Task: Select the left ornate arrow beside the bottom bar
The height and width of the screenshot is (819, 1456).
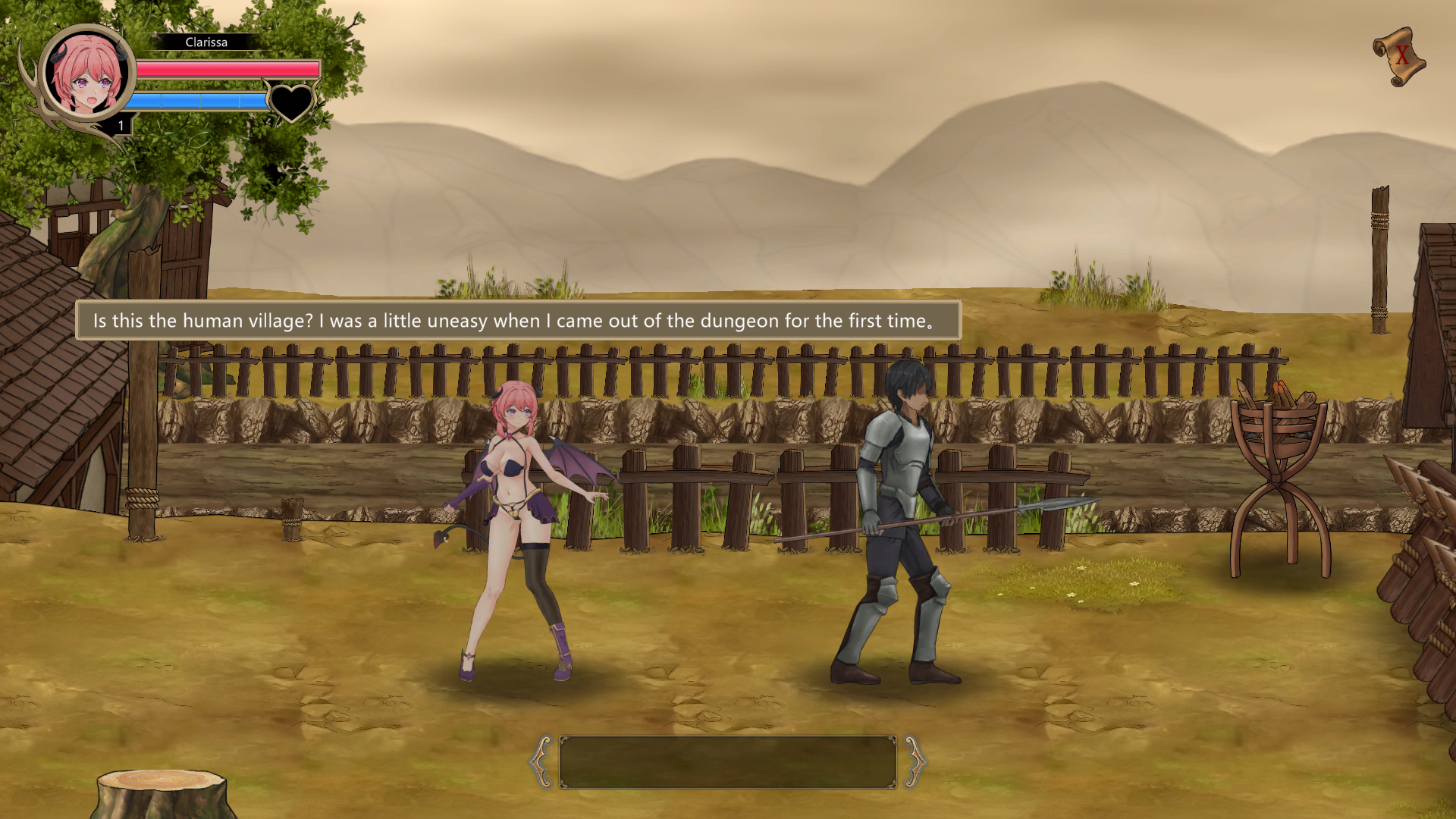Action: pyautogui.click(x=541, y=761)
